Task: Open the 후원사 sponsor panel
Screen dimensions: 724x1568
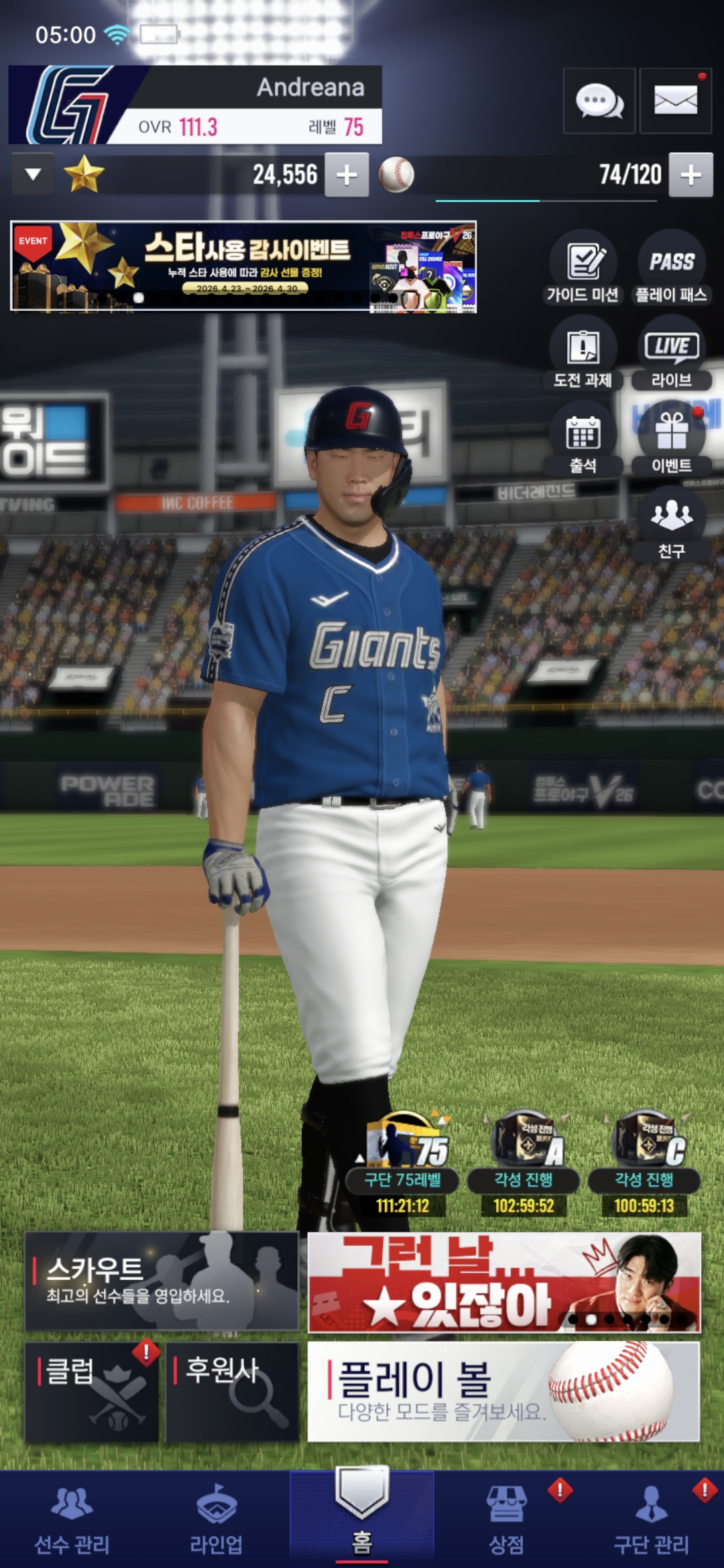Action: coord(231,1391)
